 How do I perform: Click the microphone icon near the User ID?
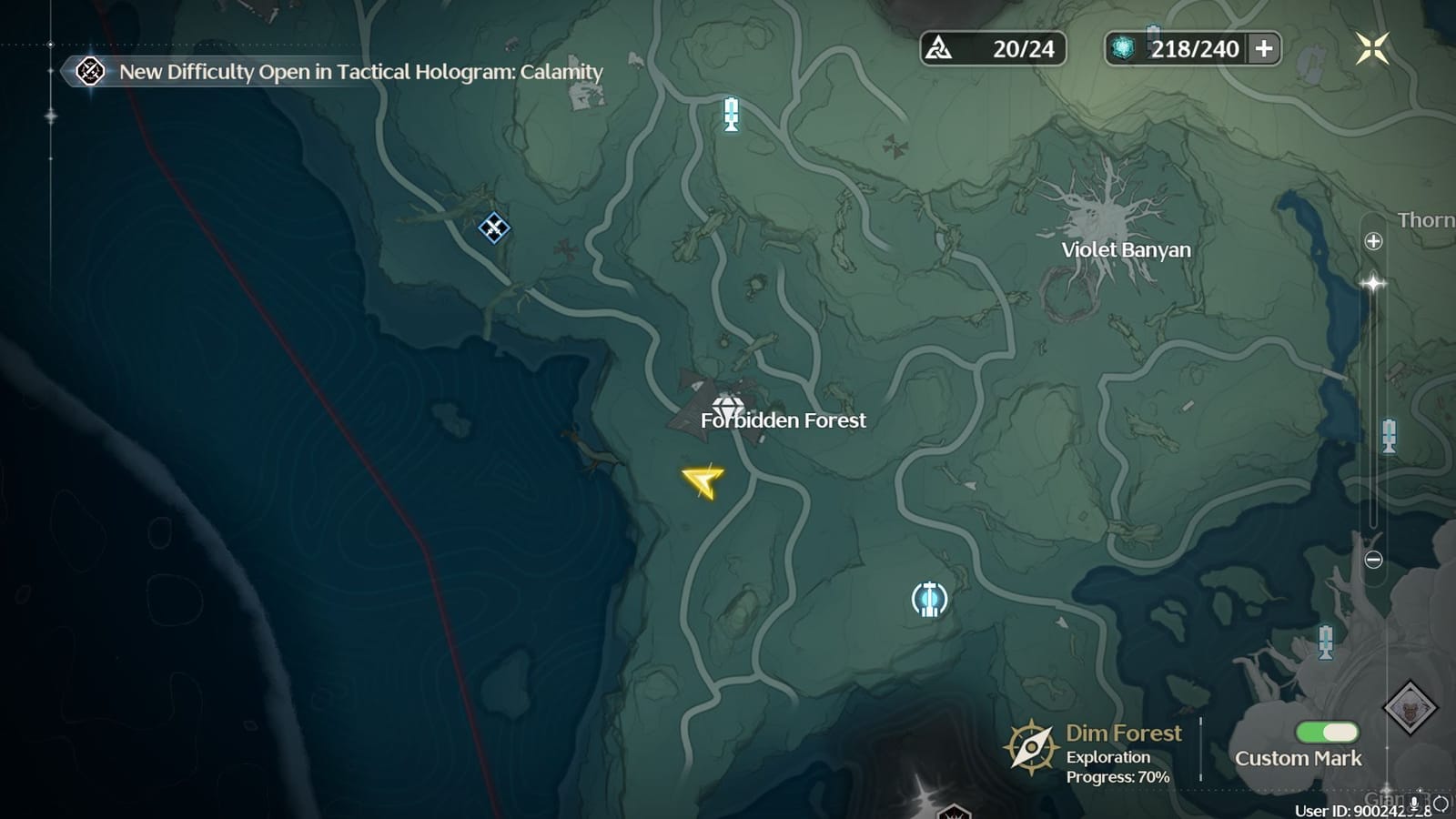tap(1415, 803)
